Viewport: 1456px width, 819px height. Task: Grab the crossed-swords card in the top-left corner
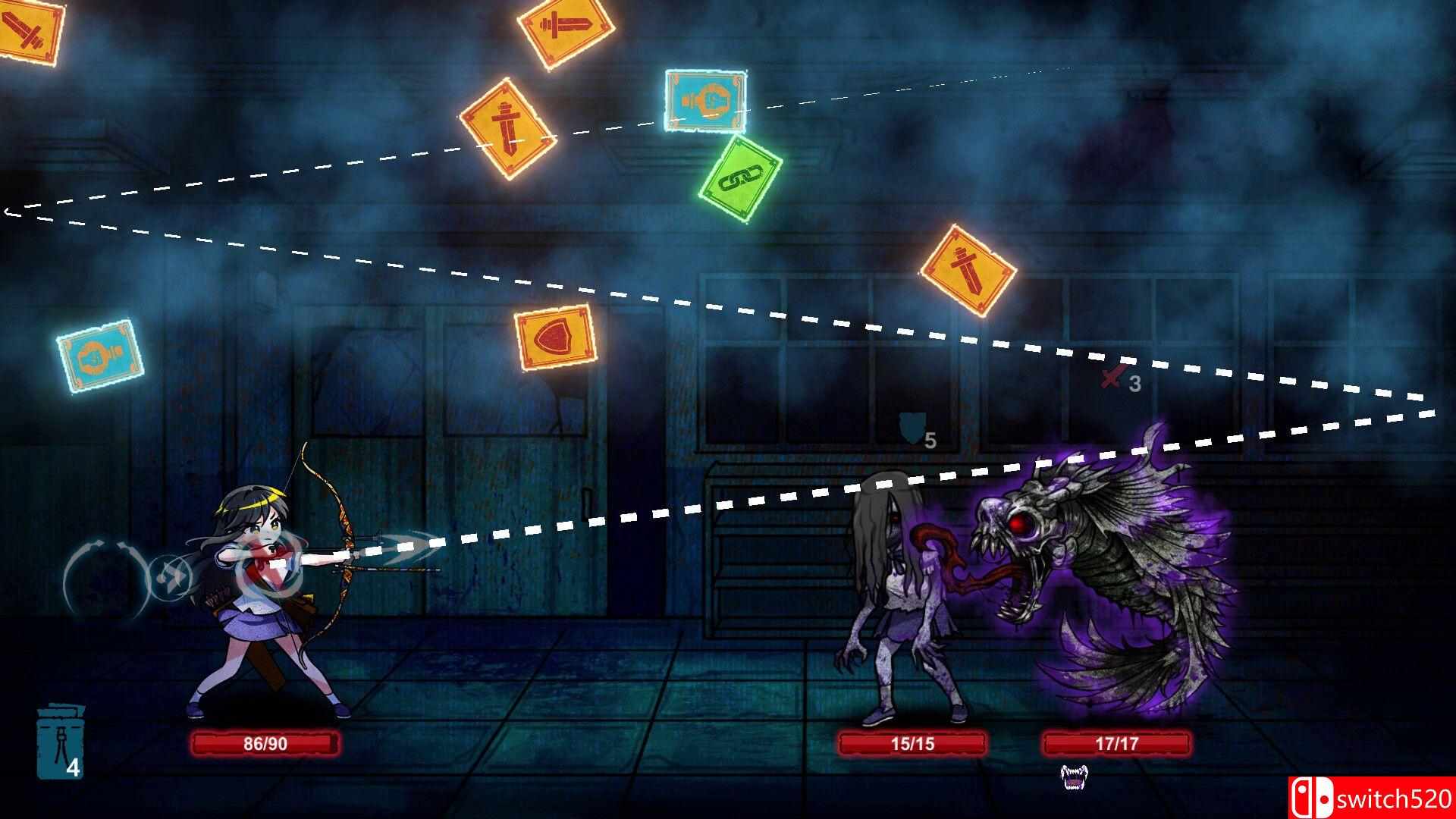24,30
